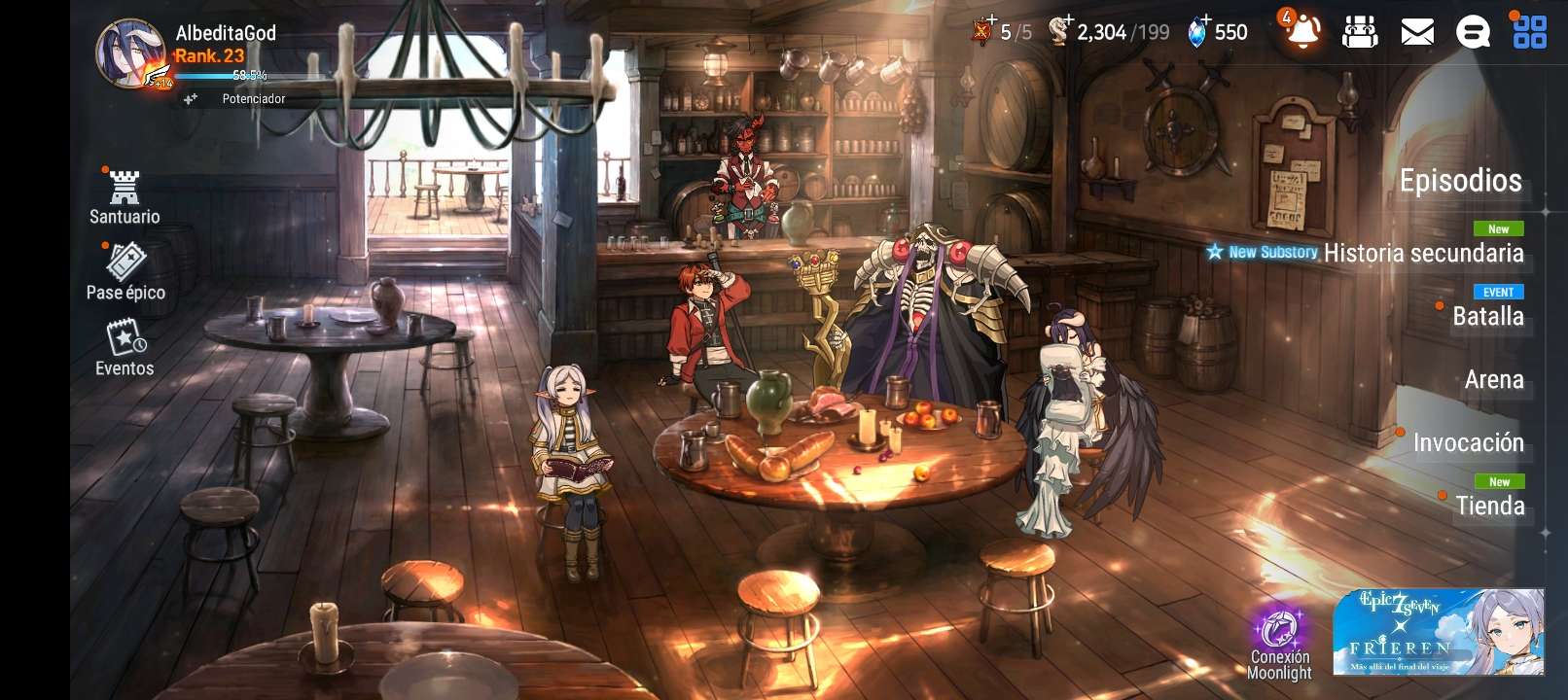The width and height of the screenshot is (1568, 700).
Task: Tap the AlbeditaGod player avatar
Action: click(130, 54)
